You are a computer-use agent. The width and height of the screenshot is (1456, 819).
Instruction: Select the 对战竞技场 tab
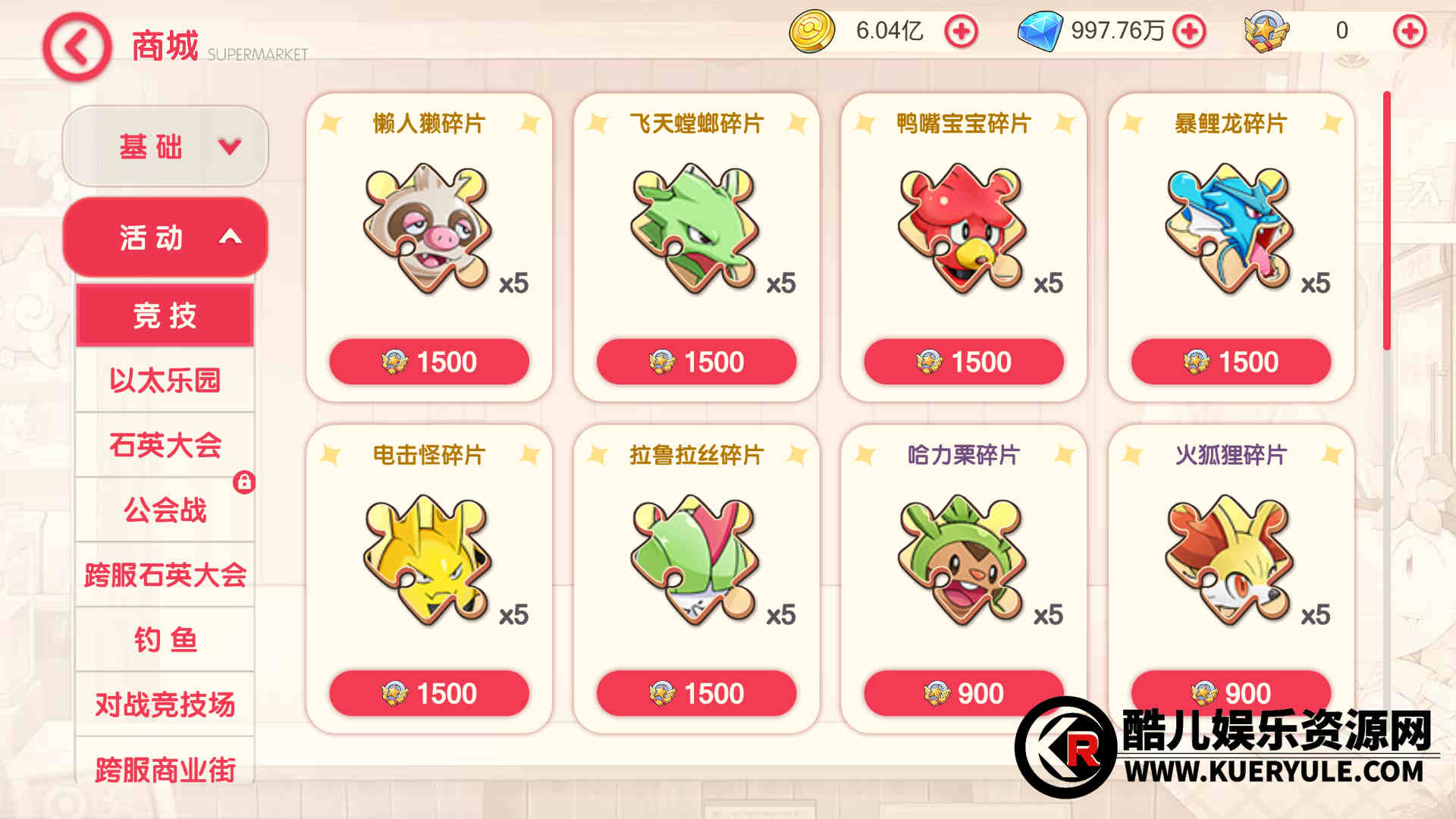165,704
